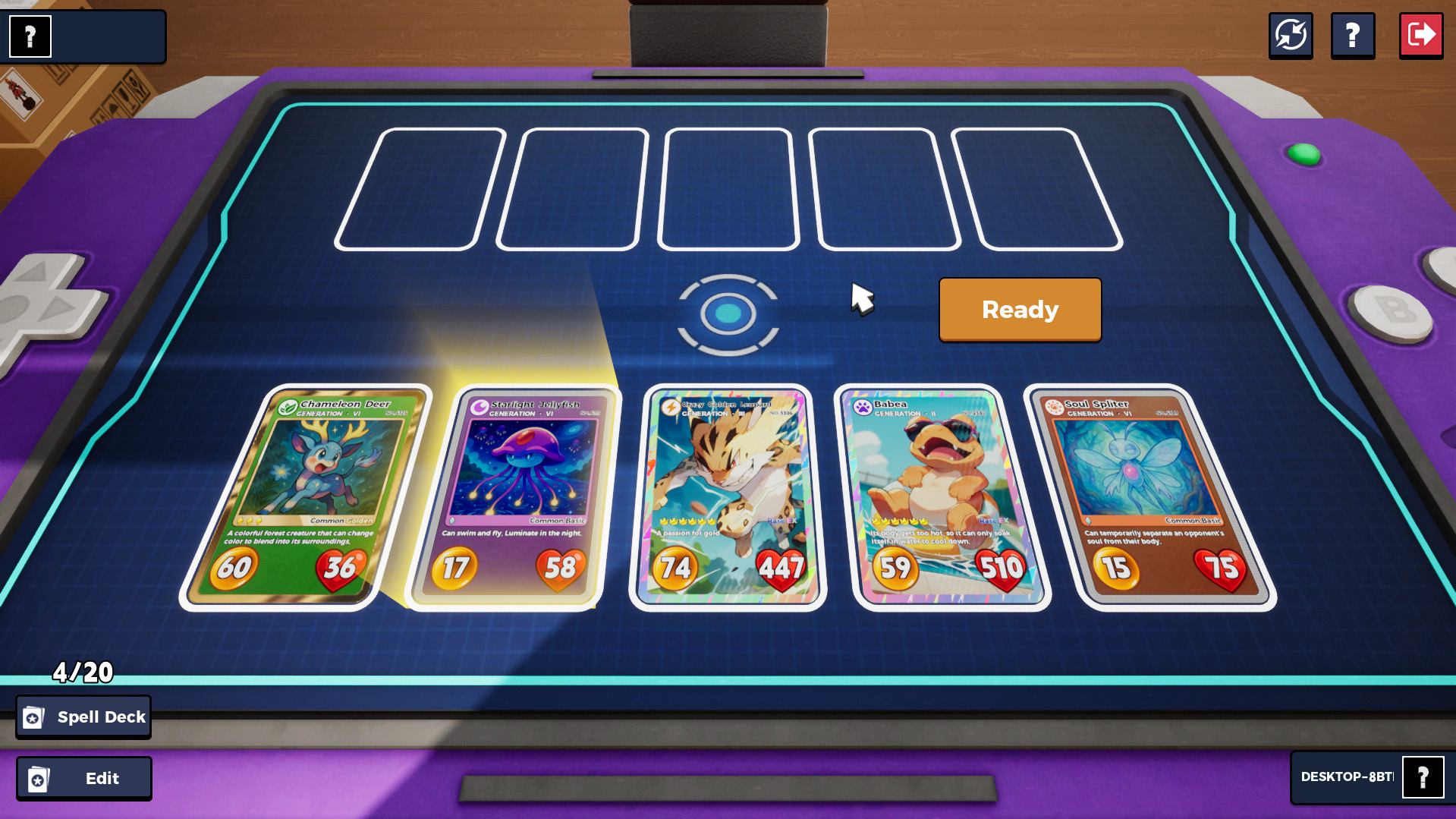Click the card icon on the Spell Deck button
Viewport: 1456px width, 819px height.
click(33, 717)
